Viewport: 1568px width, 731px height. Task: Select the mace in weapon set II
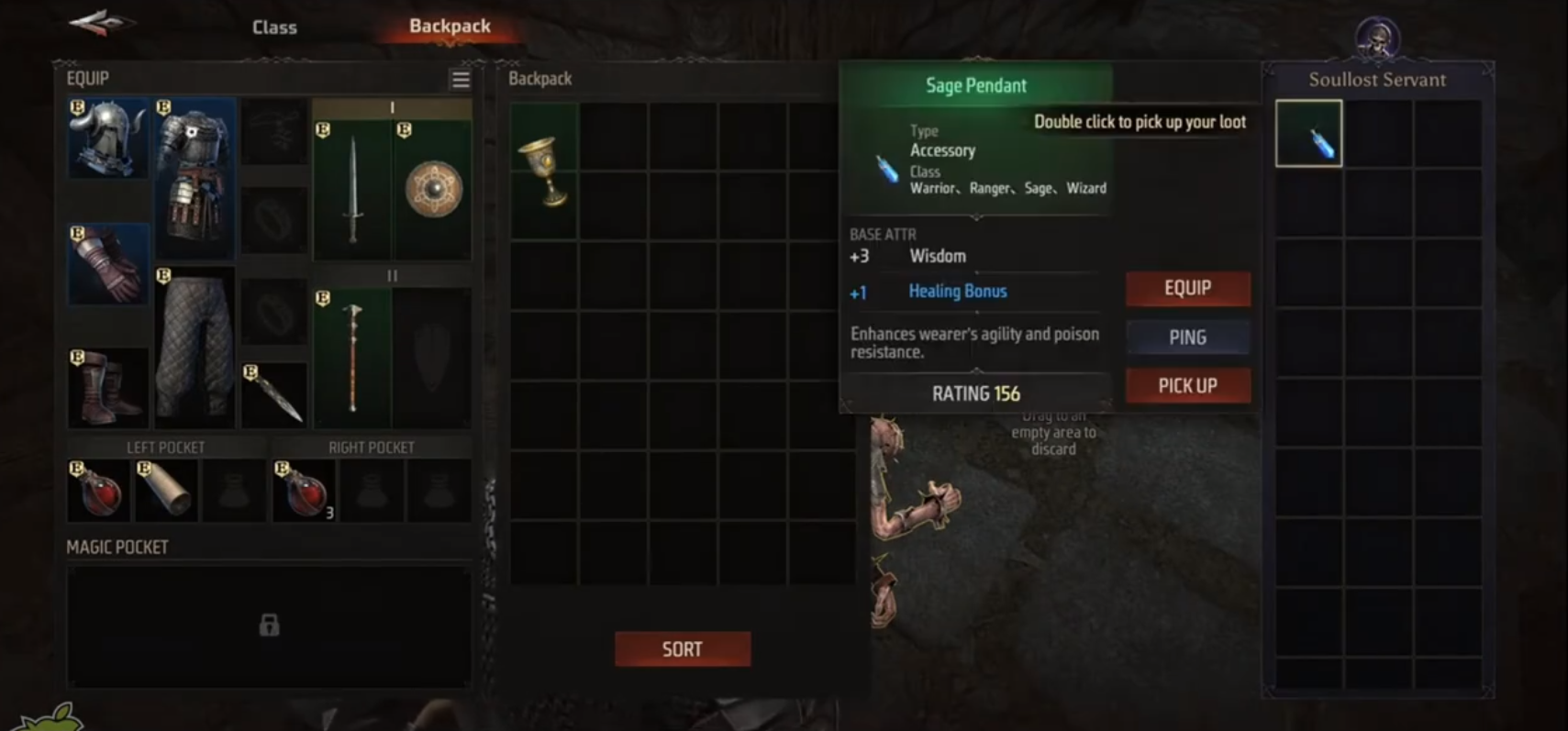point(352,358)
